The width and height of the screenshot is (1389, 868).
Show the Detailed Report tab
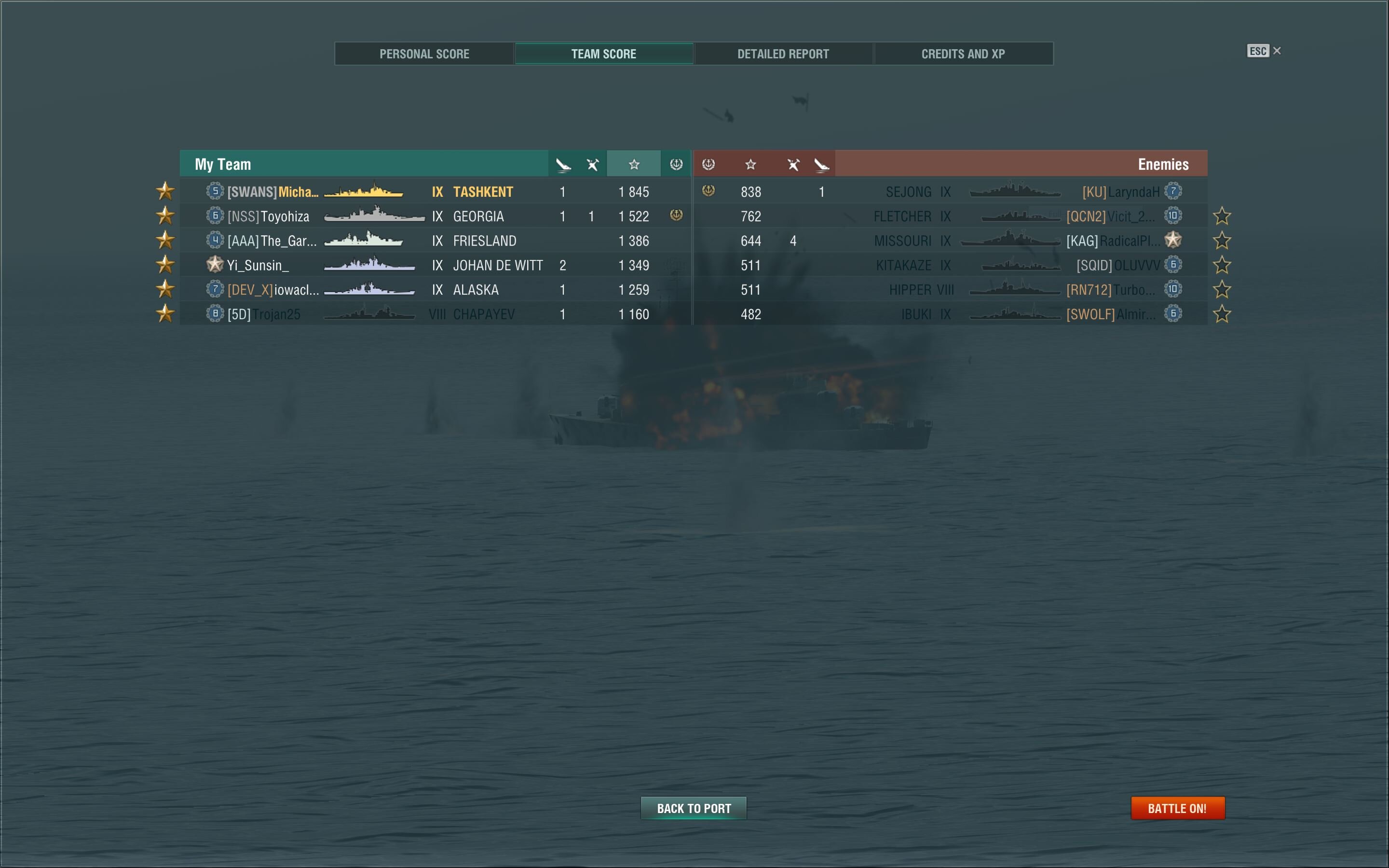coord(783,54)
